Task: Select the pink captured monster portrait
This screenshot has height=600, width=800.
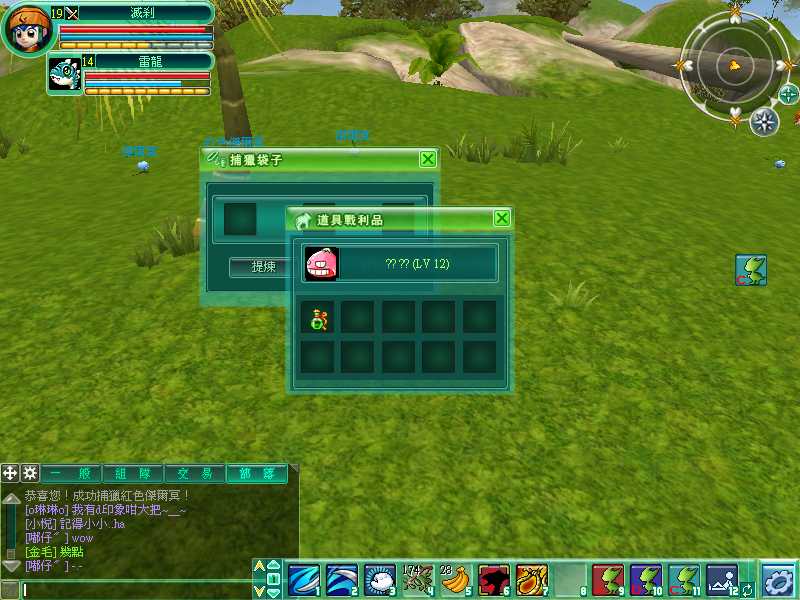Action: click(x=321, y=263)
